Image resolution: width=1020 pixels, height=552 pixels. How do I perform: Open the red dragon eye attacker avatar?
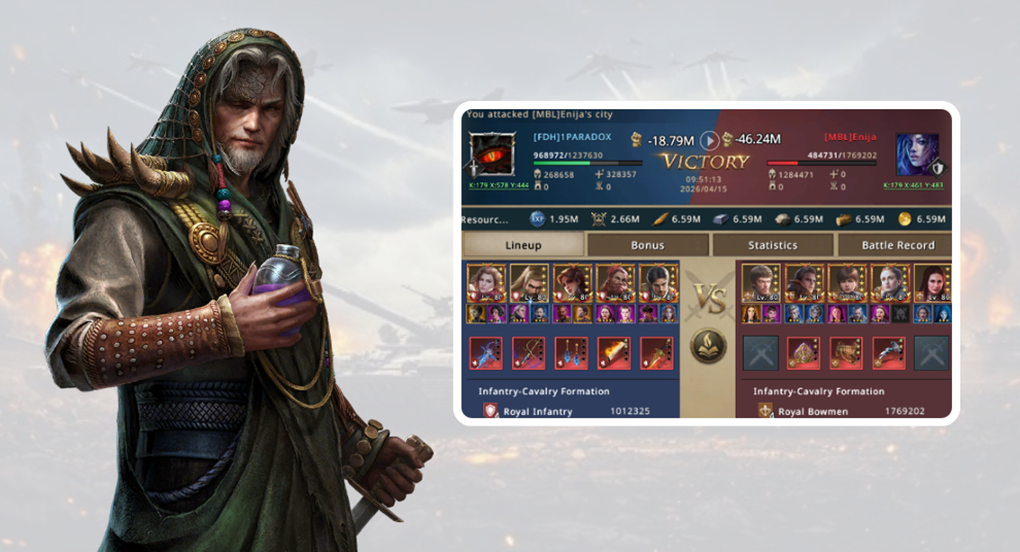tap(492, 156)
